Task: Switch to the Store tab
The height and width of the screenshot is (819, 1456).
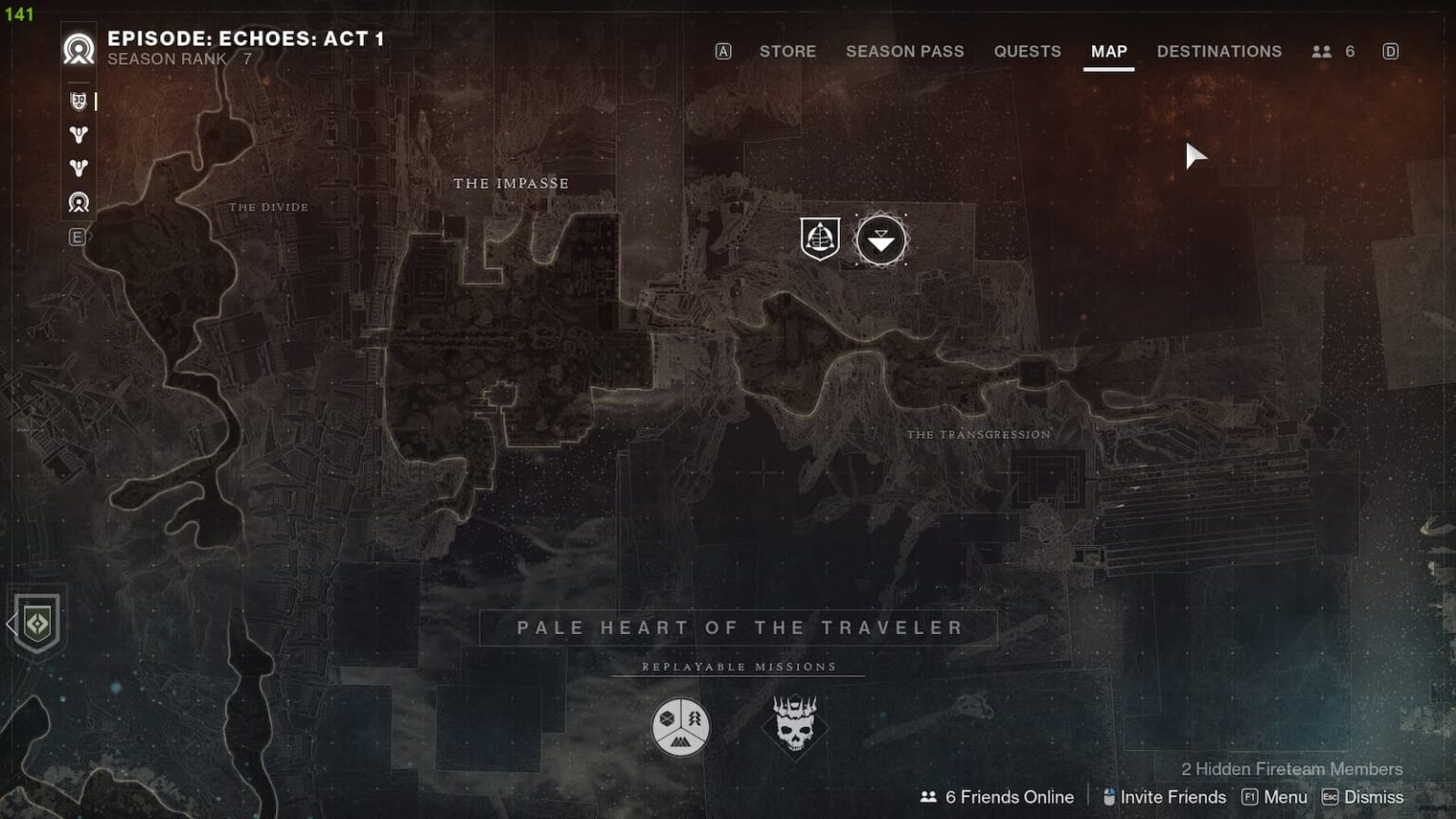Action: 788,51
